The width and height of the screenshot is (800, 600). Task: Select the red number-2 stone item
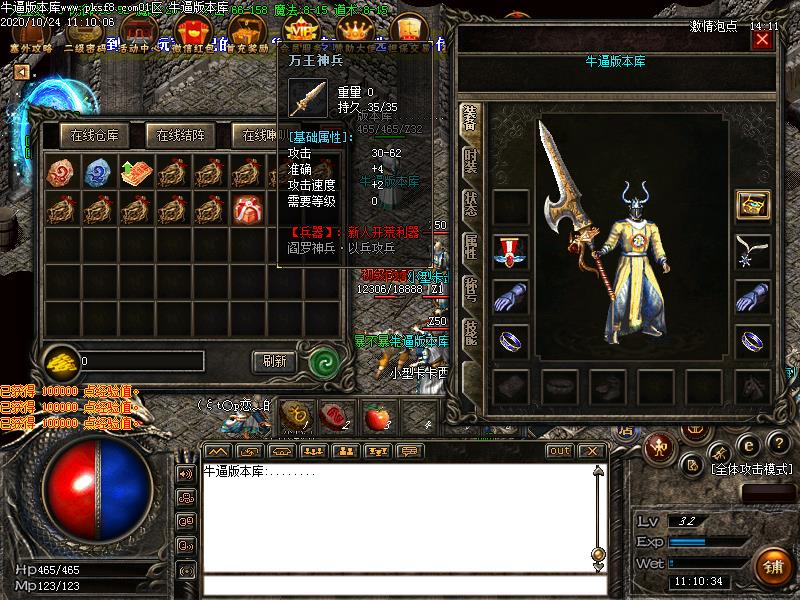click(x=61, y=171)
